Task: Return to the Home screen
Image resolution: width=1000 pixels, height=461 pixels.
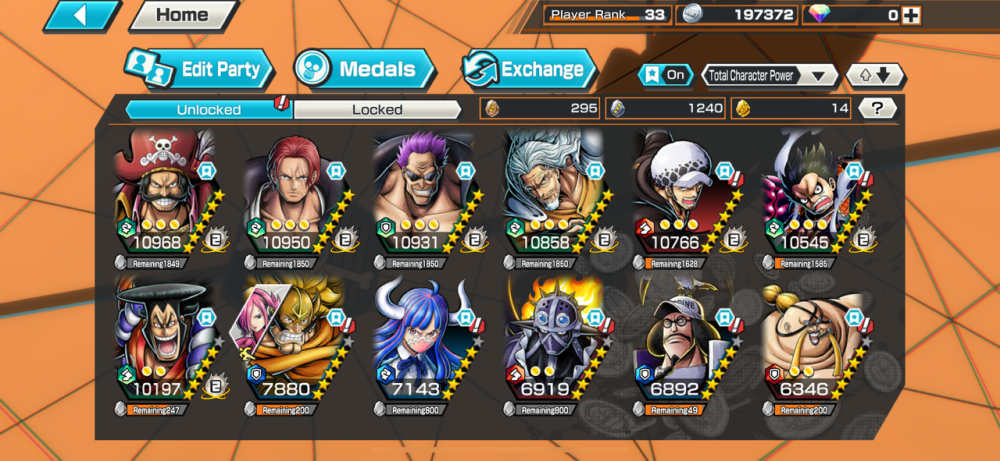Action: pyautogui.click(x=183, y=15)
